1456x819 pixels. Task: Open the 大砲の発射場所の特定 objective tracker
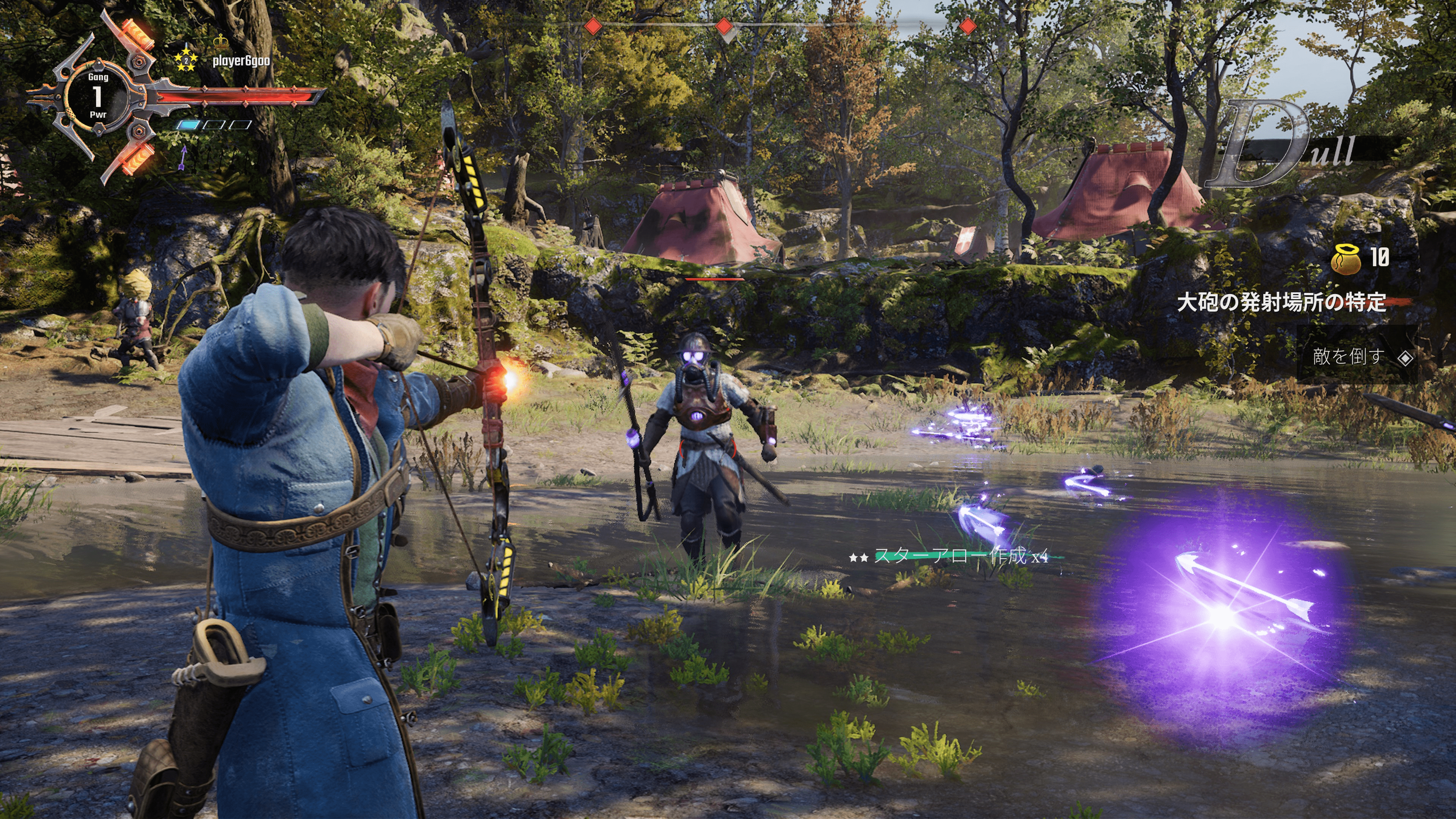(1281, 303)
